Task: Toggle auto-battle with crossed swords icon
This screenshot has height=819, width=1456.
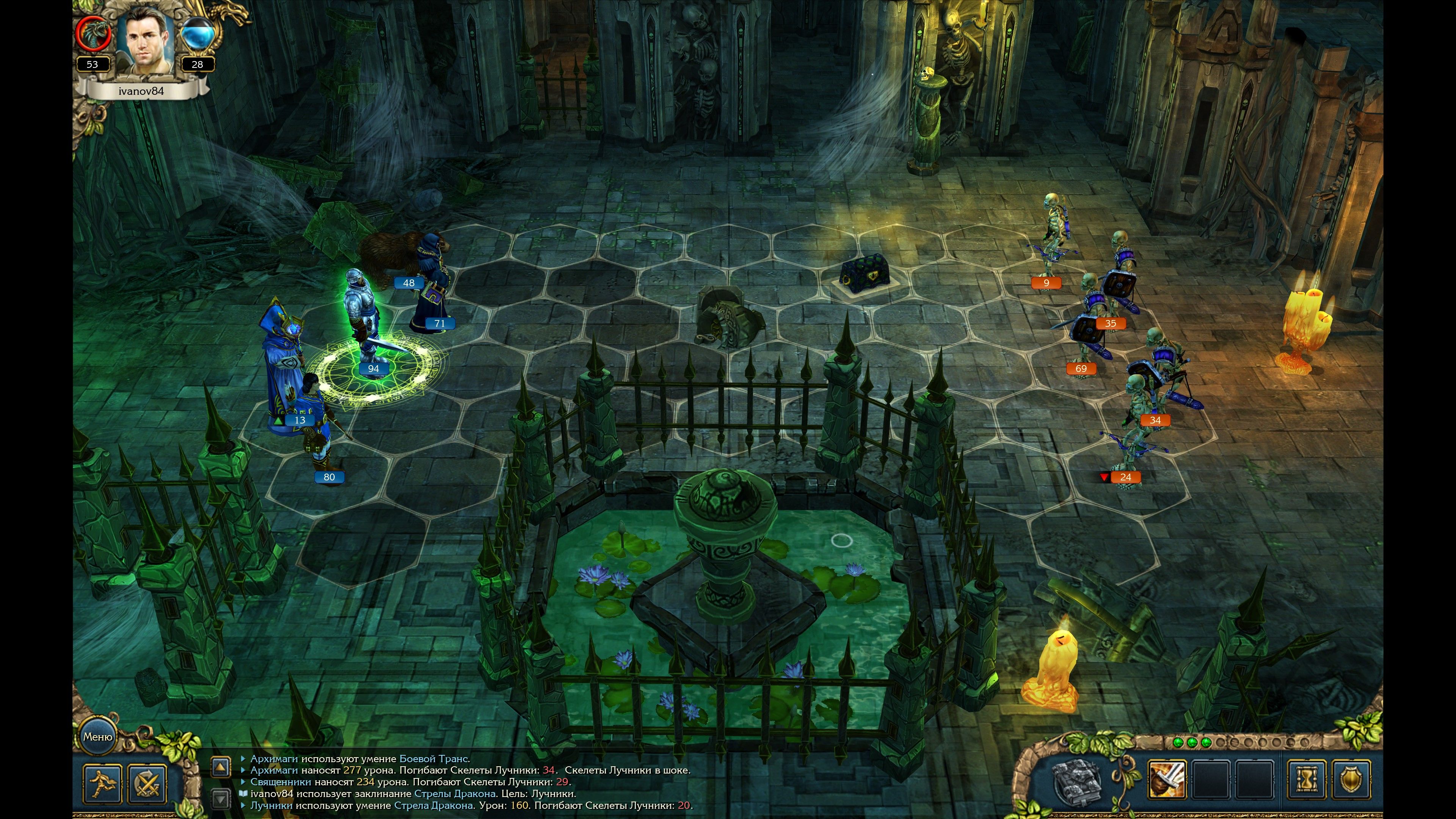Action: point(147,783)
